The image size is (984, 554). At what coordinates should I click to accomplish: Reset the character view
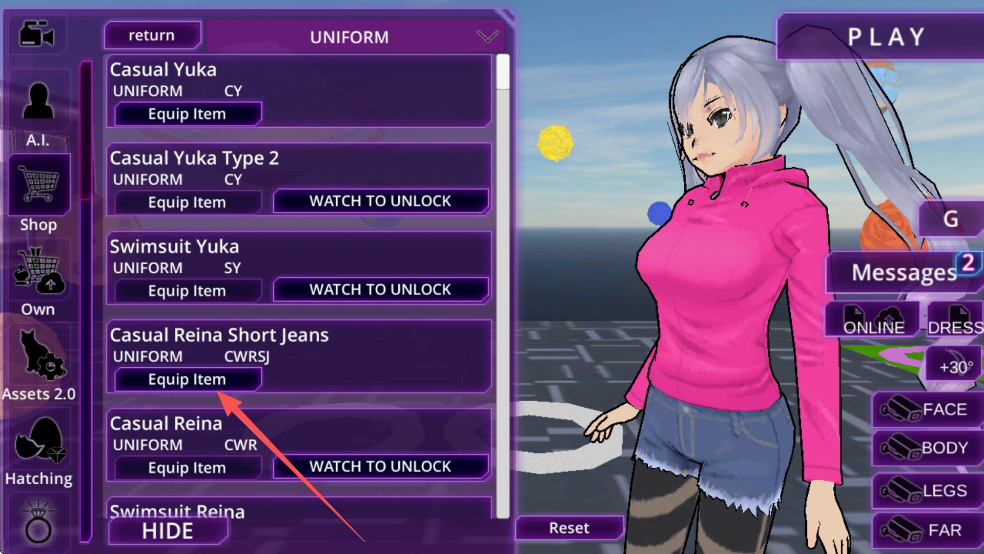[569, 528]
